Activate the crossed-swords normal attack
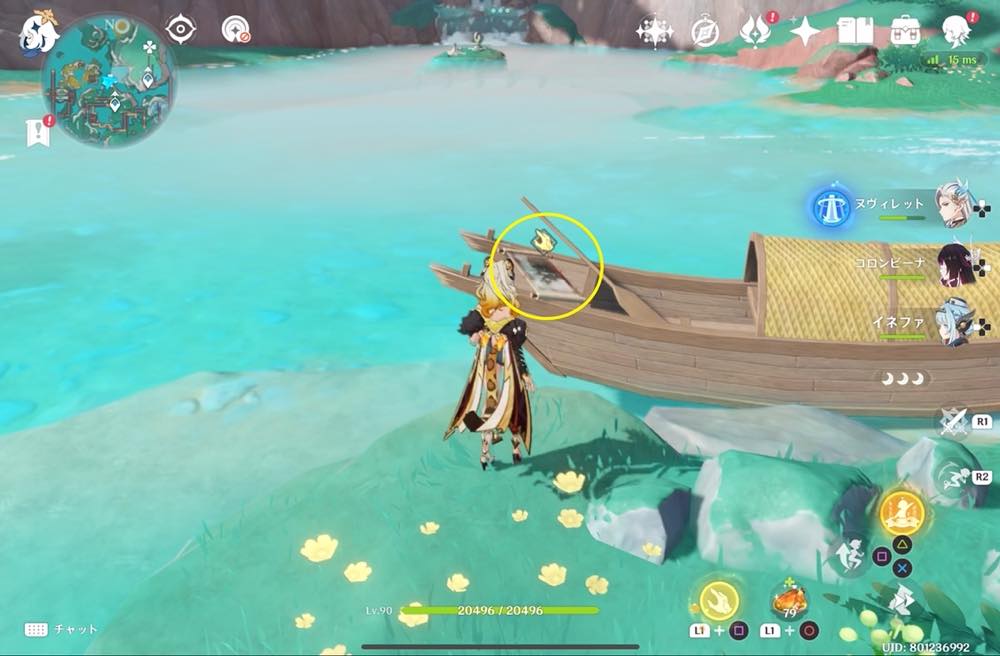Screen dimensions: 1000x656 pyautogui.click(x=953, y=422)
